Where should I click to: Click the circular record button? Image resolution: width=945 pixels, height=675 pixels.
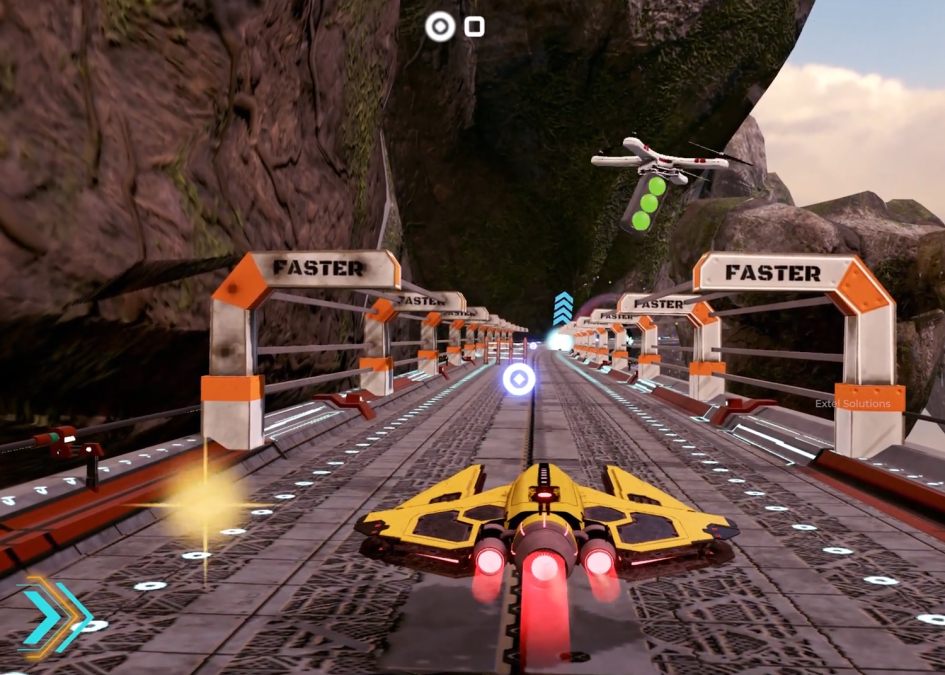point(440,27)
